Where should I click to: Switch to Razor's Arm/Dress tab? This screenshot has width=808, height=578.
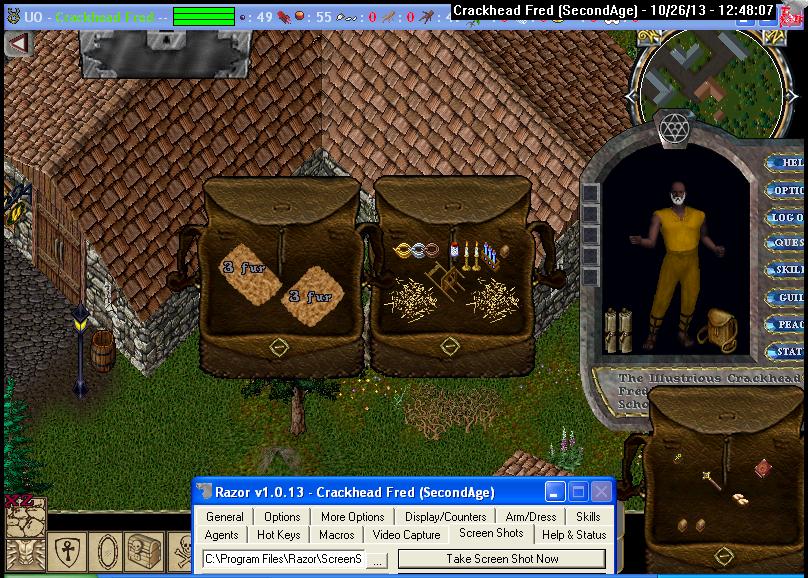point(530,517)
